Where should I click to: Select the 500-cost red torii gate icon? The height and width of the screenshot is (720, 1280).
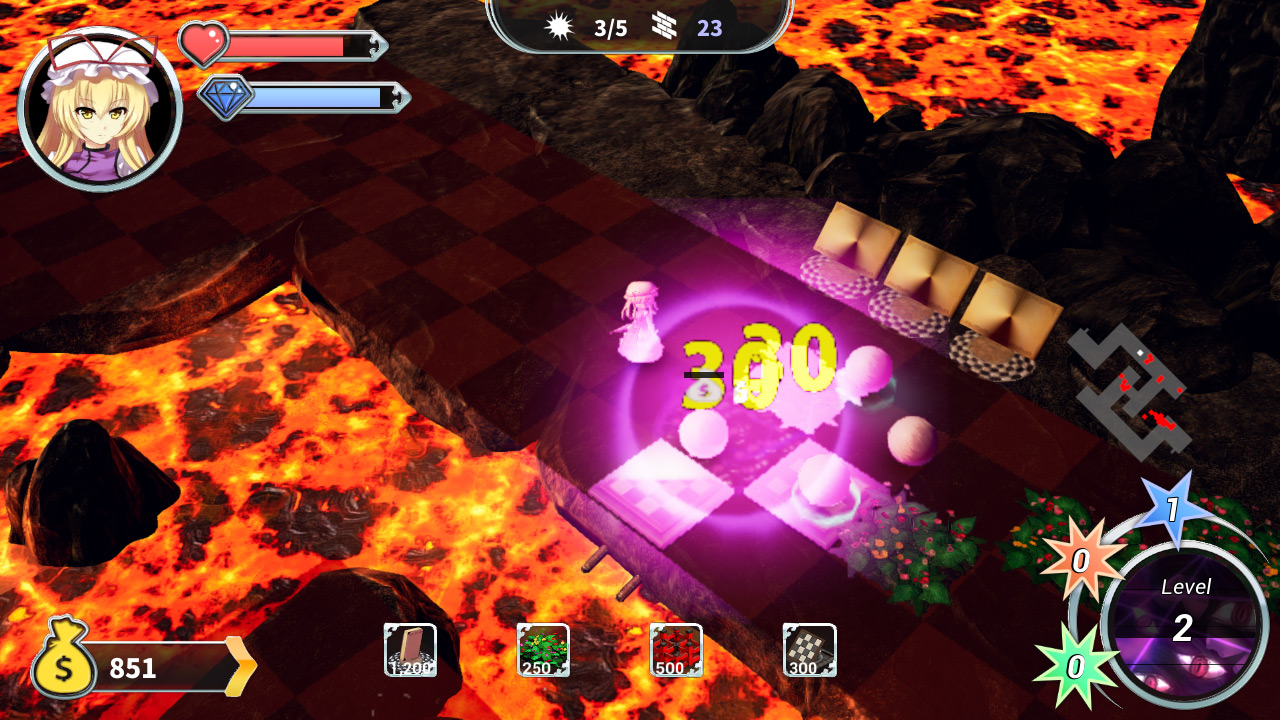676,650
